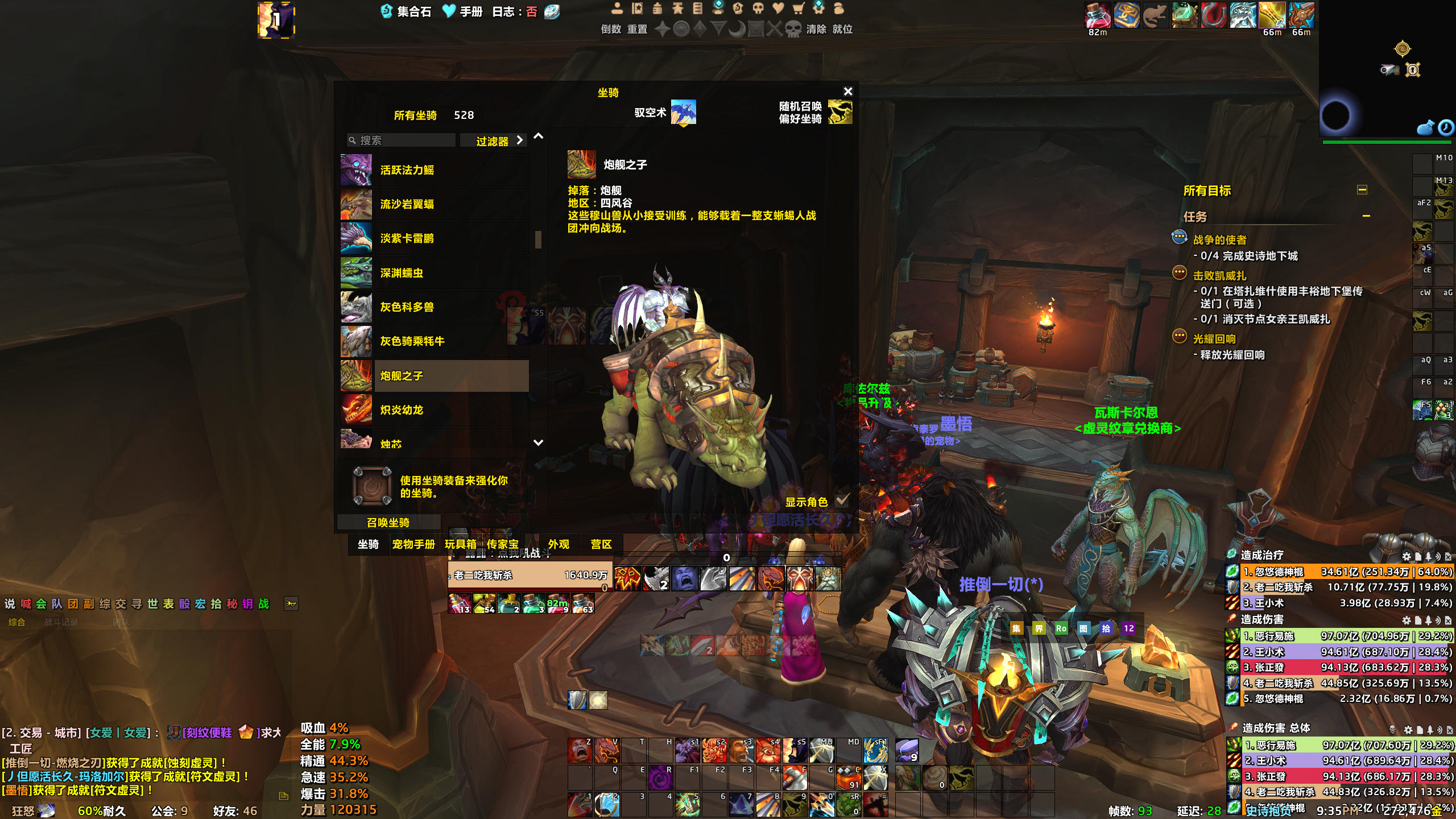Close the mount journal window
The width and height of the screenshot is (1456, 819).
[847, 92]
